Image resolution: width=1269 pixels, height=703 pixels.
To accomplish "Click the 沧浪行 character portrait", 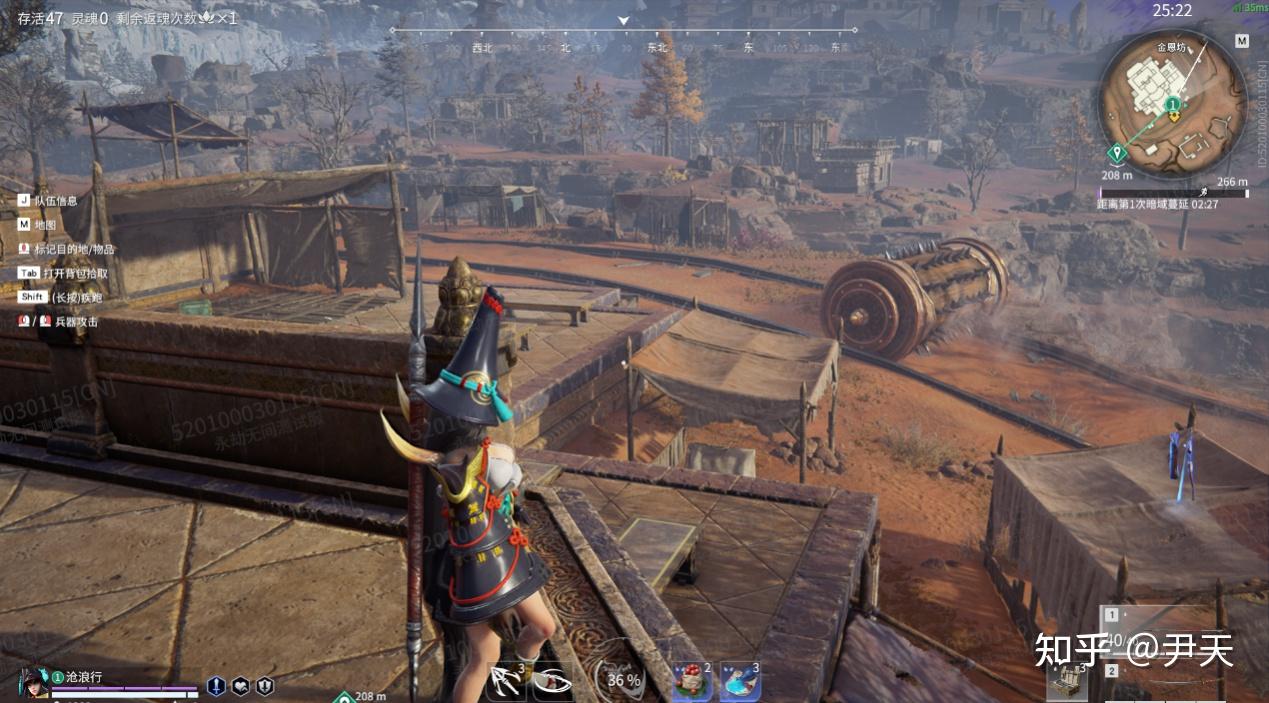I will (x=33, y=683).
